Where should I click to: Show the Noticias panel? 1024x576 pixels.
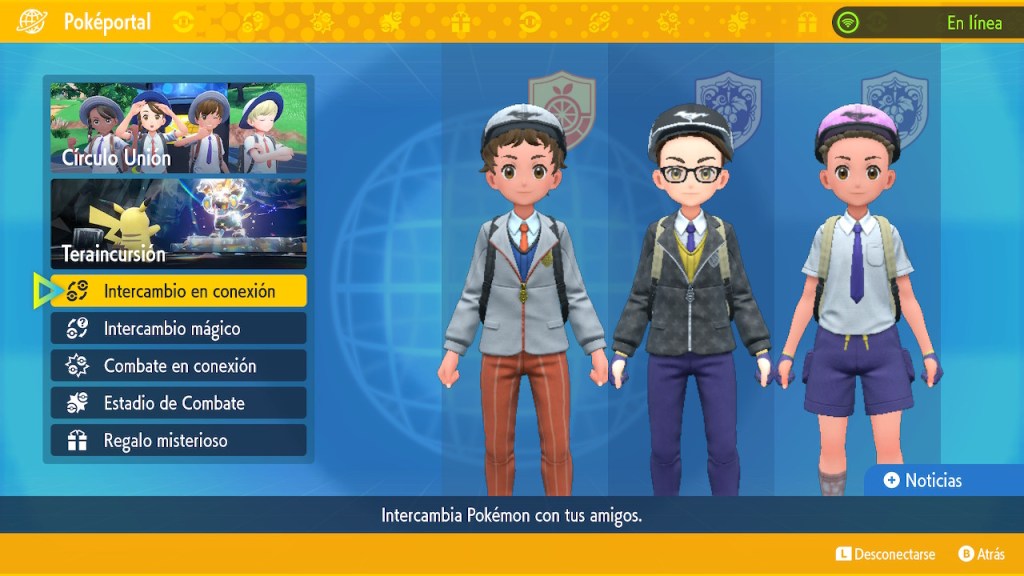[x=923, y=481]
